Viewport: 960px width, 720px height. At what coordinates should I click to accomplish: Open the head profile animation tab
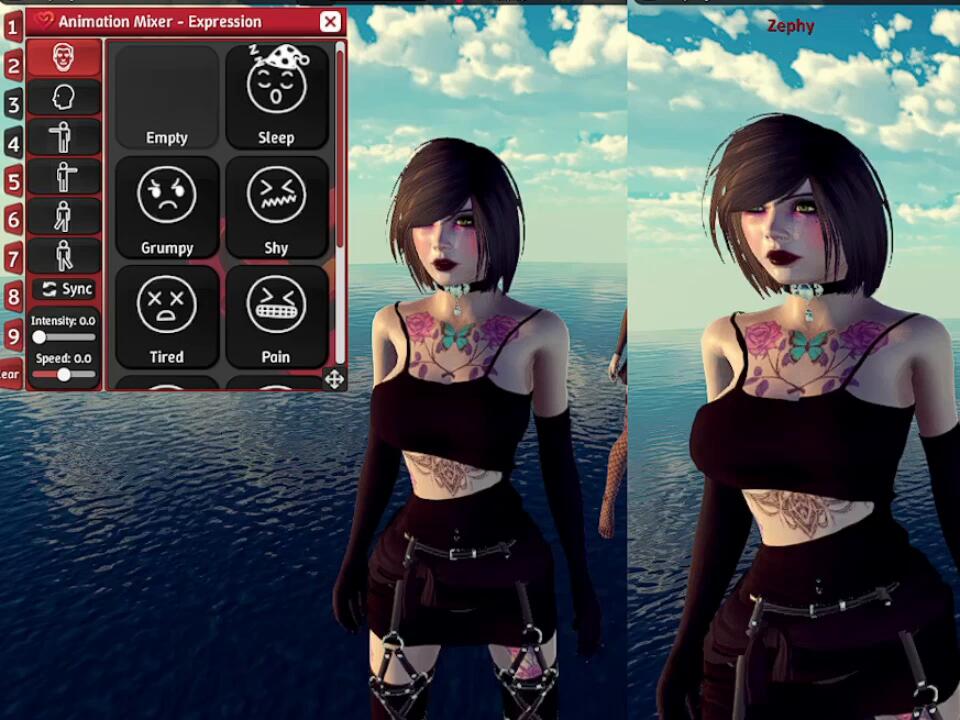pyautogui.click(x=63, y=97)
